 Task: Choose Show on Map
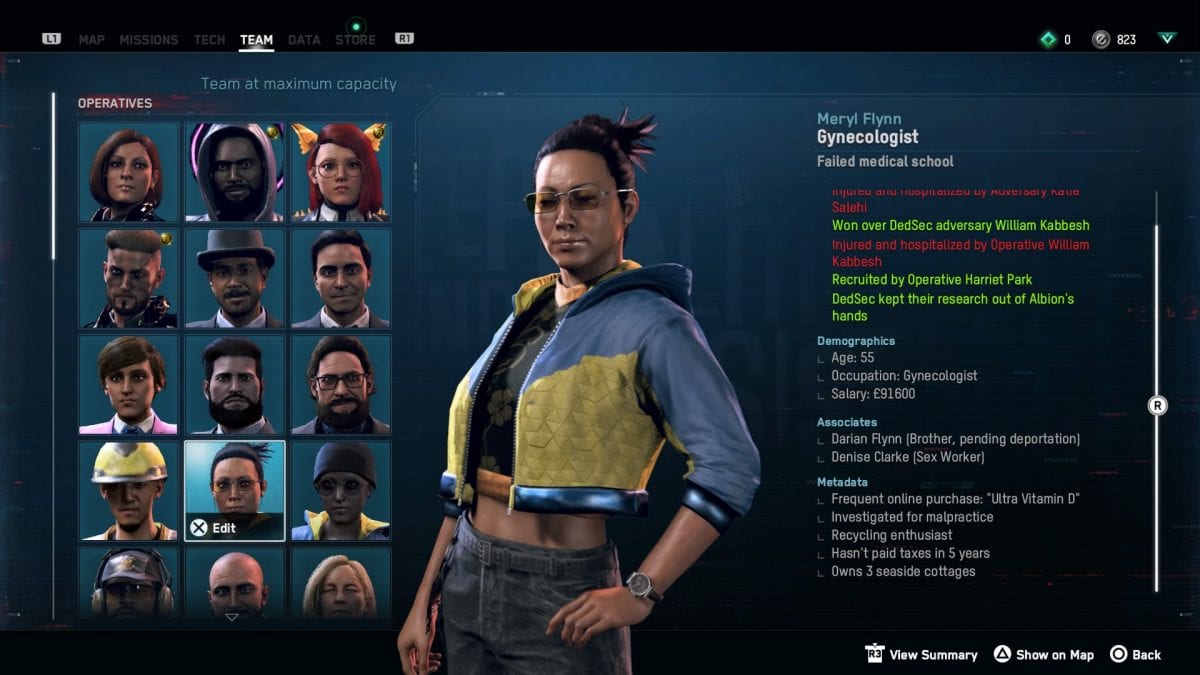tap(1043, 655)
